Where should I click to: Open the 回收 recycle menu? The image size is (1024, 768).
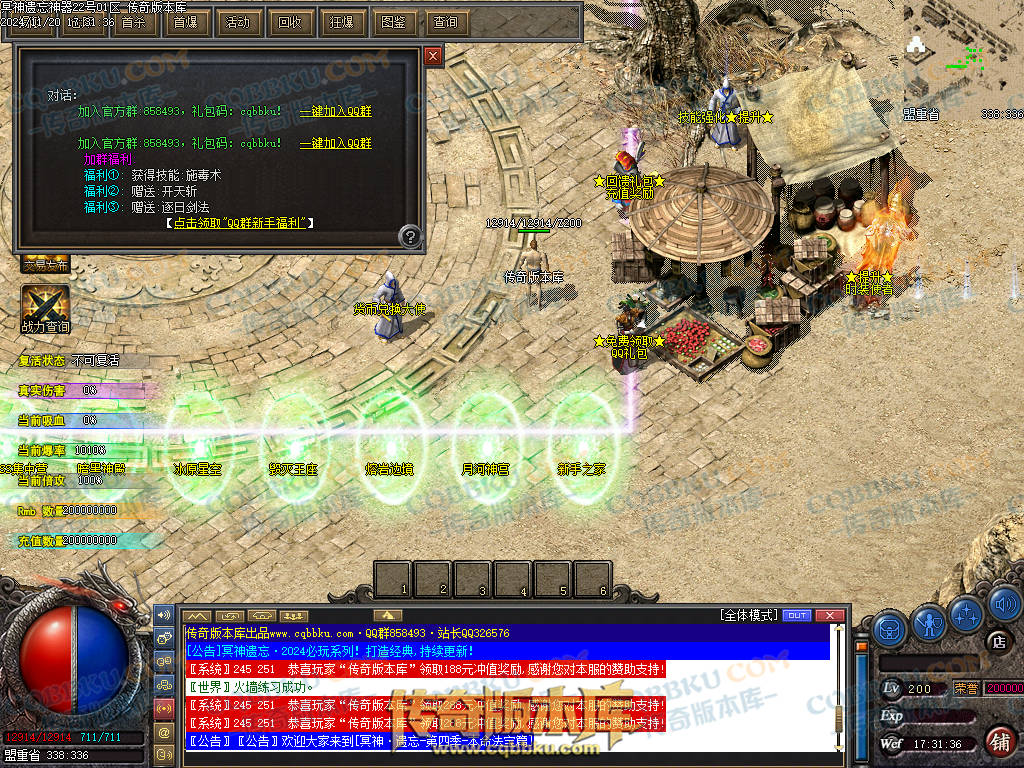click(290, 22)
